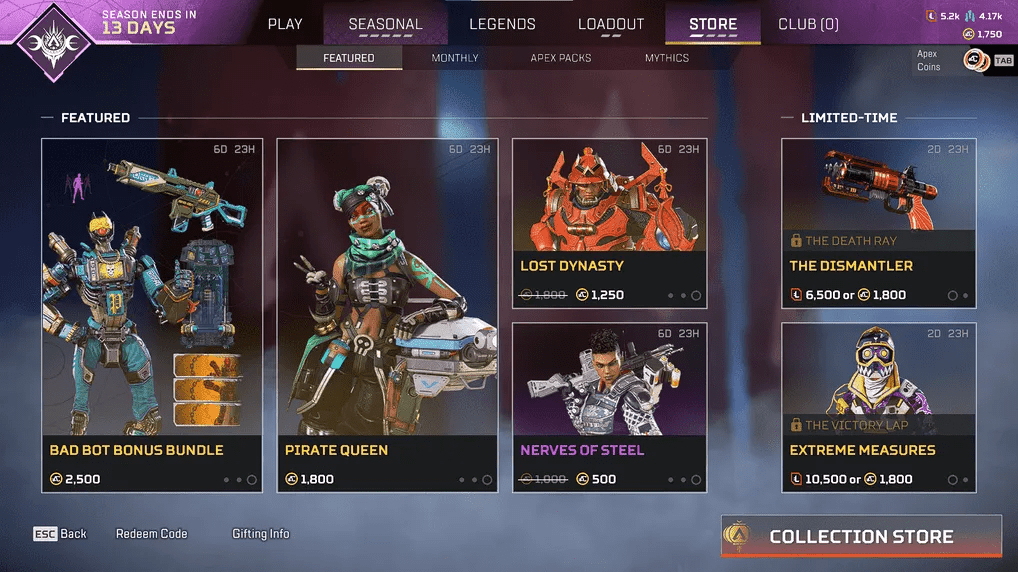
Task: Select the Bad Bot Bonus Bundle offer
Action: [152, 315]
